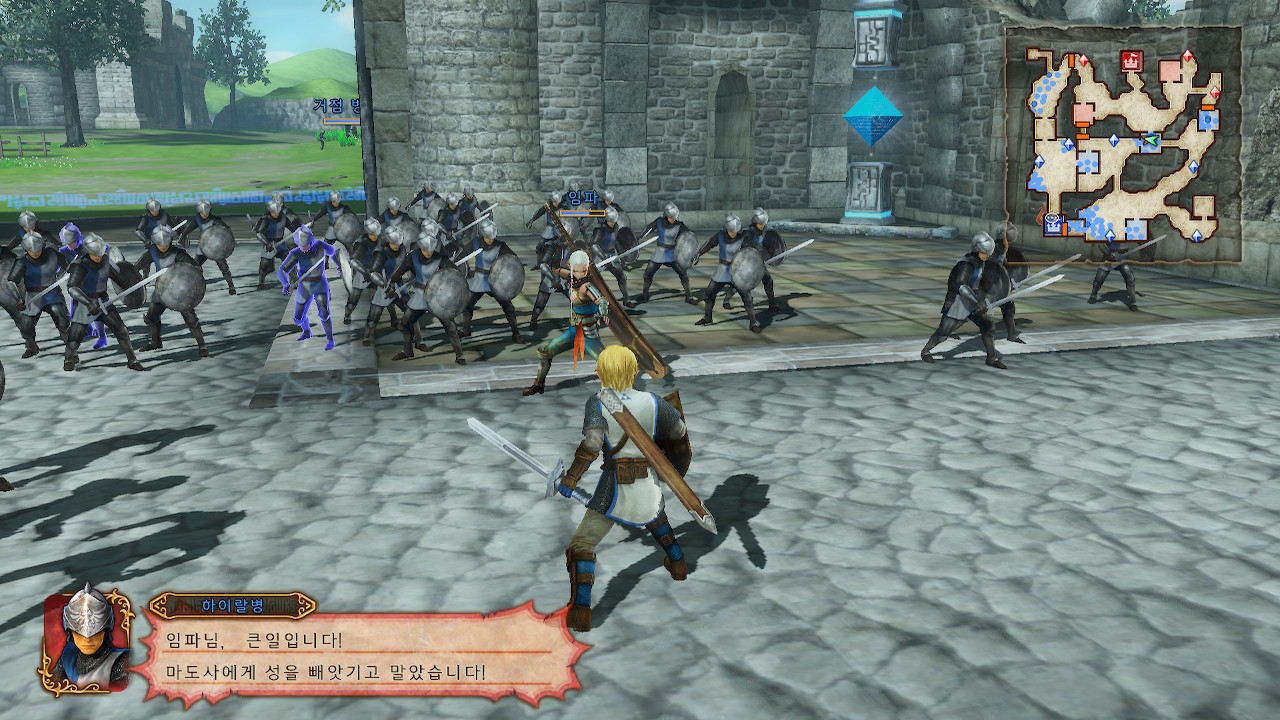Select the blue allied base castle marker
The image size is (1280, 720).
pyautogui.click(x=1054, y=225)
